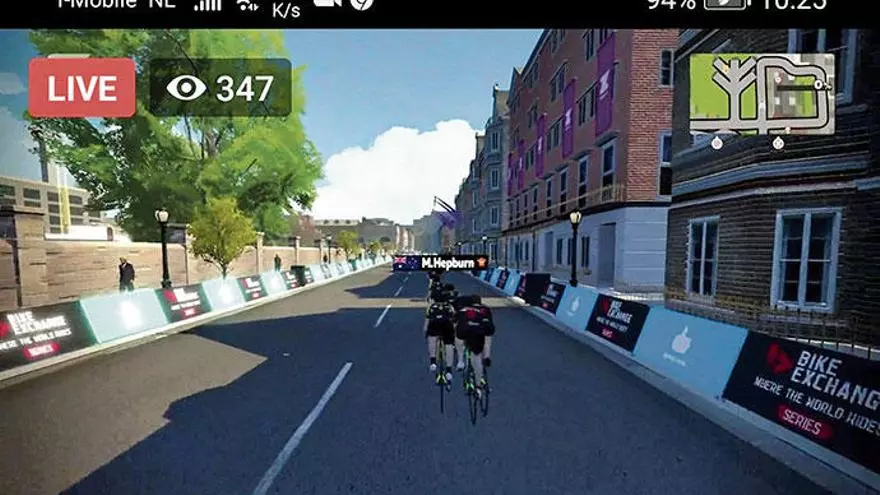The height and width of the screenshot is (495, 880).
Task: Show the 347 viewers list
Action: pyautogui.click(x=220, y=88)
